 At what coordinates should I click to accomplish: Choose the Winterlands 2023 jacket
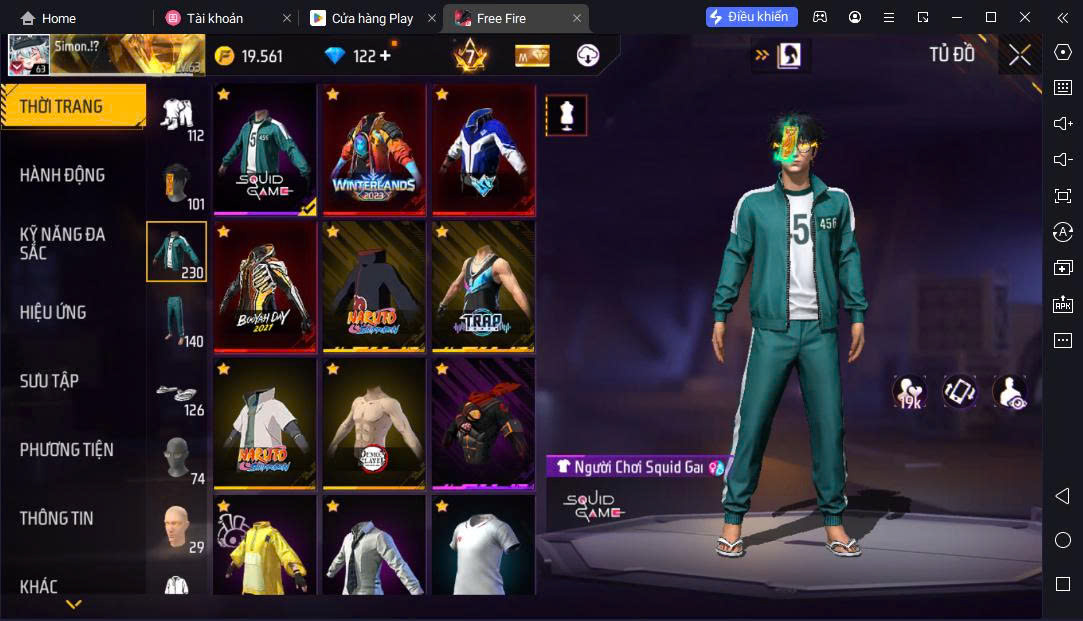click(x=375, y=149)
